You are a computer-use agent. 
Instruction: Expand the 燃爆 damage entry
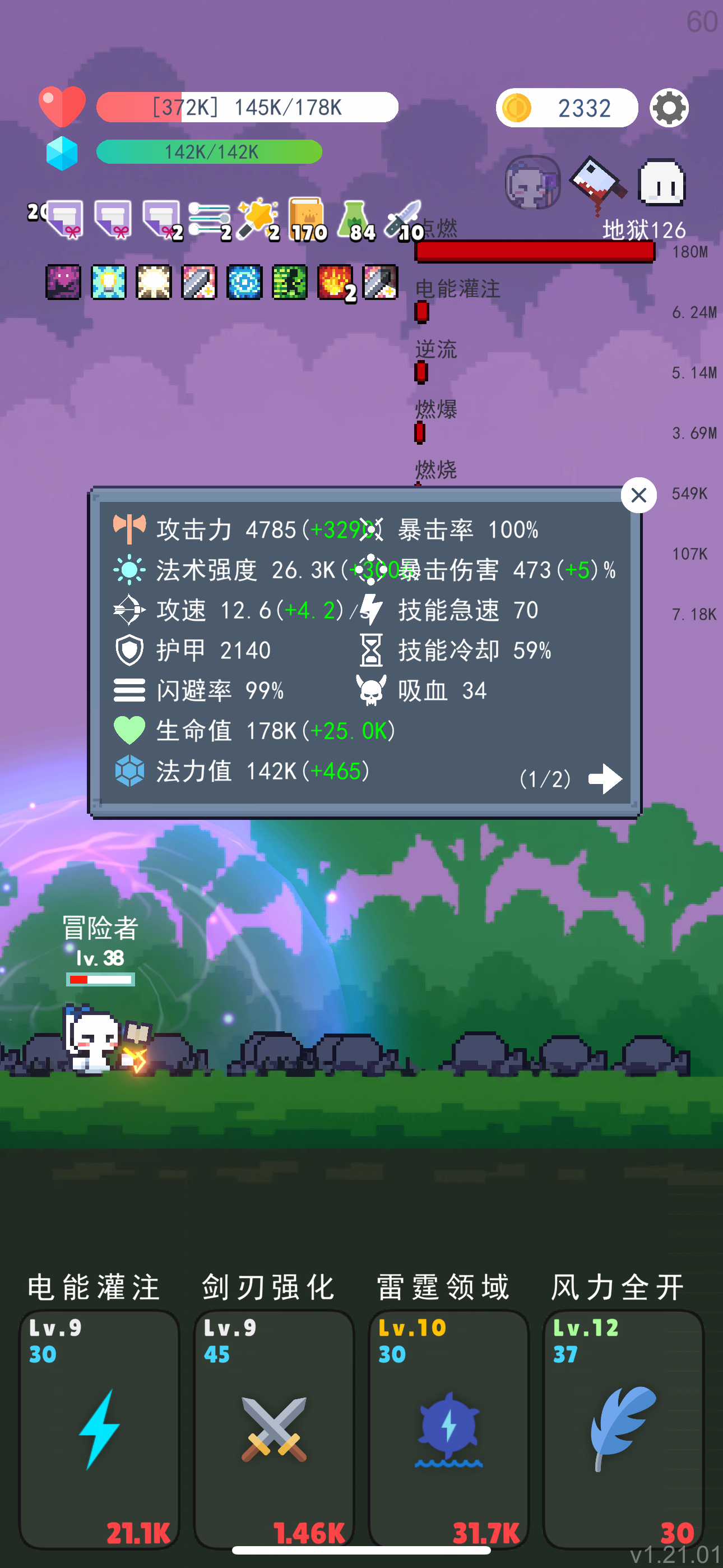pos(437,409)
